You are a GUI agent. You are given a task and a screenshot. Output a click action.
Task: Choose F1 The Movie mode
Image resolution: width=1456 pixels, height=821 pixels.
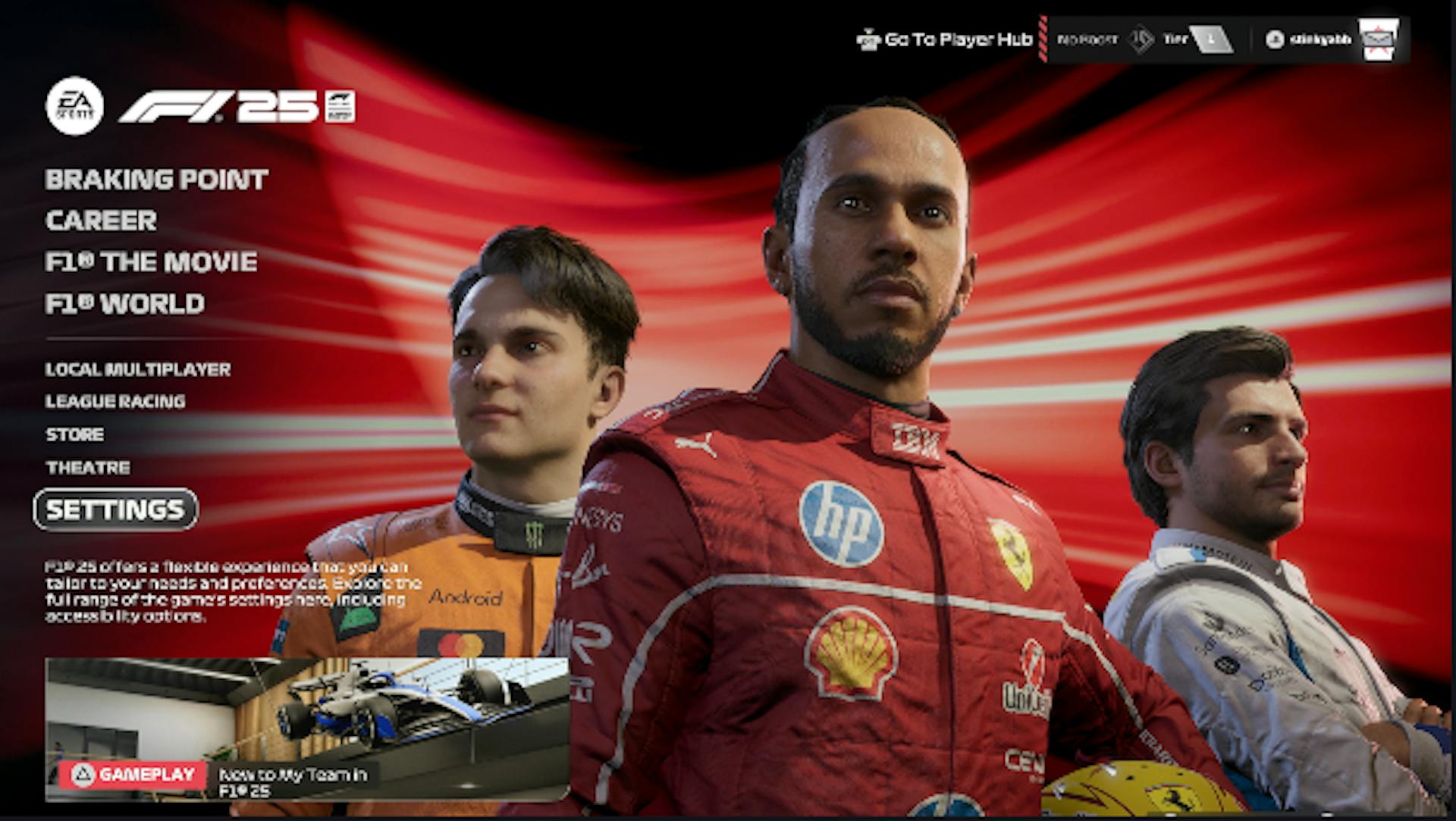coord(151,262)
